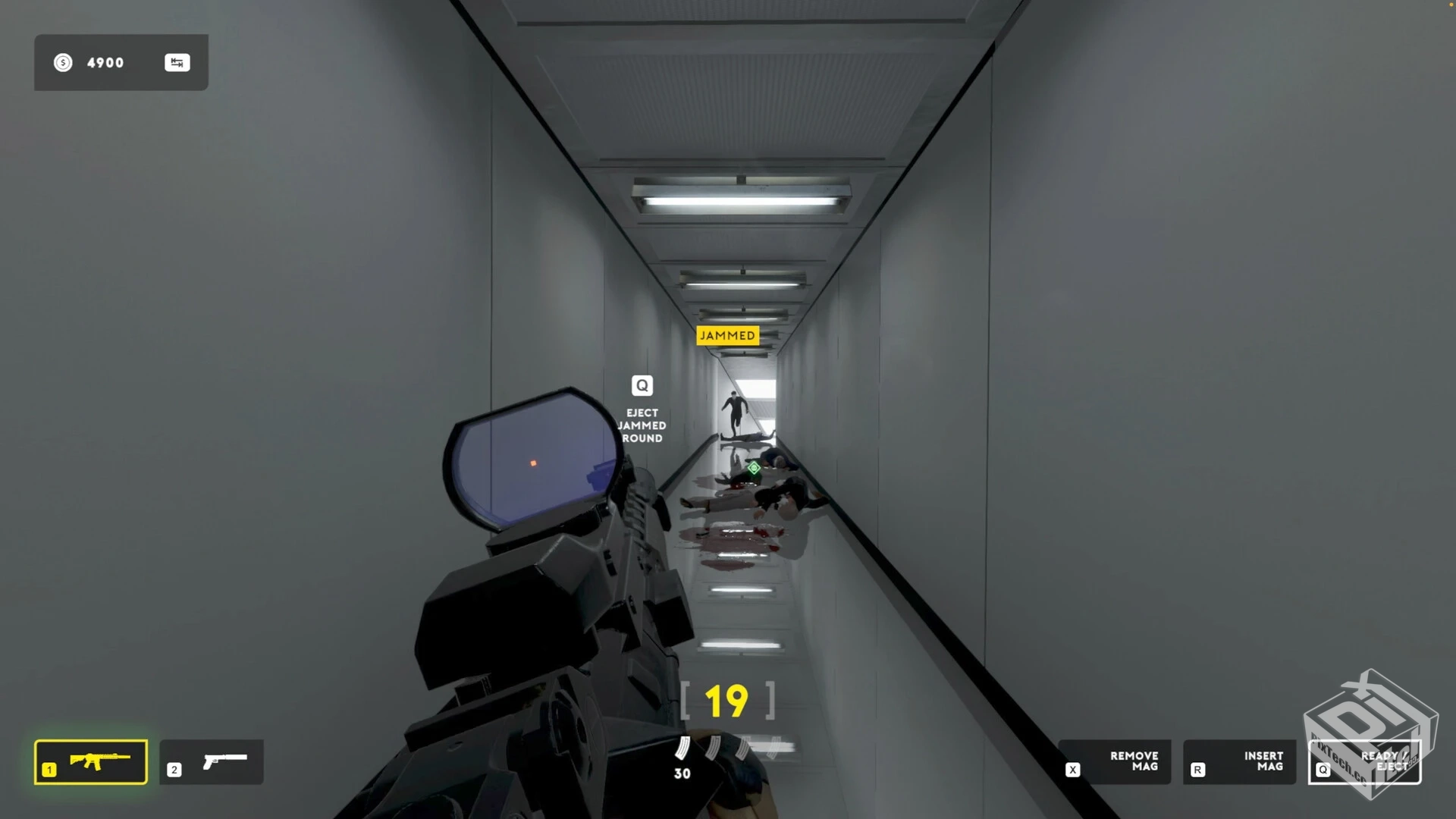
Task: Click the Remove Mag action
Action: click(1114, 761)
